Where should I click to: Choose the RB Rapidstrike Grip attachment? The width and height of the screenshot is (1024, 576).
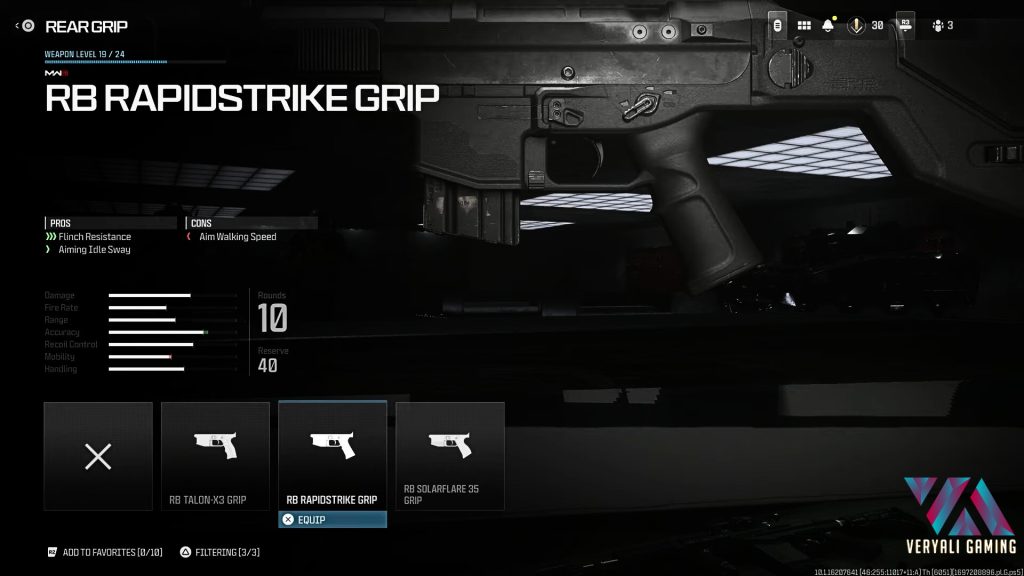click(332, 456)
